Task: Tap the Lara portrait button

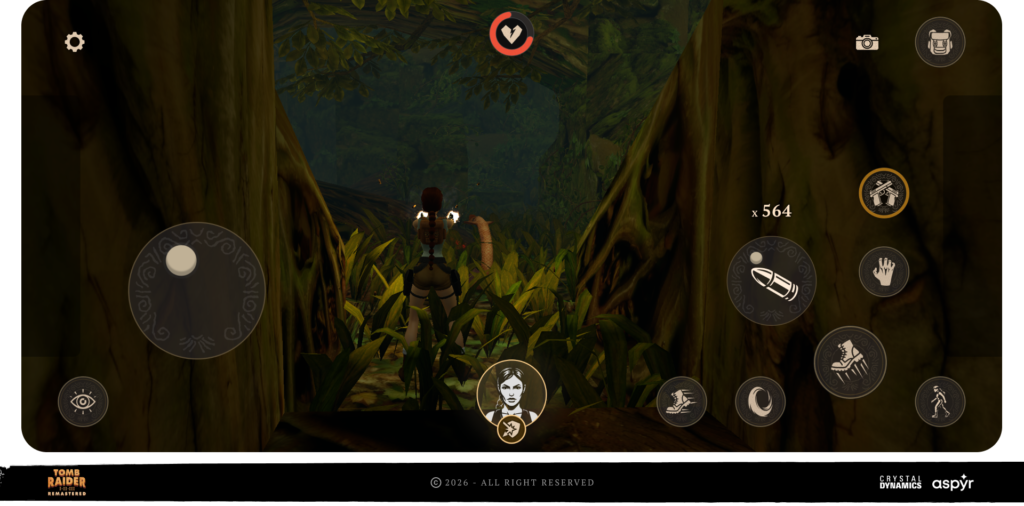Action: [x=512, y=393]
